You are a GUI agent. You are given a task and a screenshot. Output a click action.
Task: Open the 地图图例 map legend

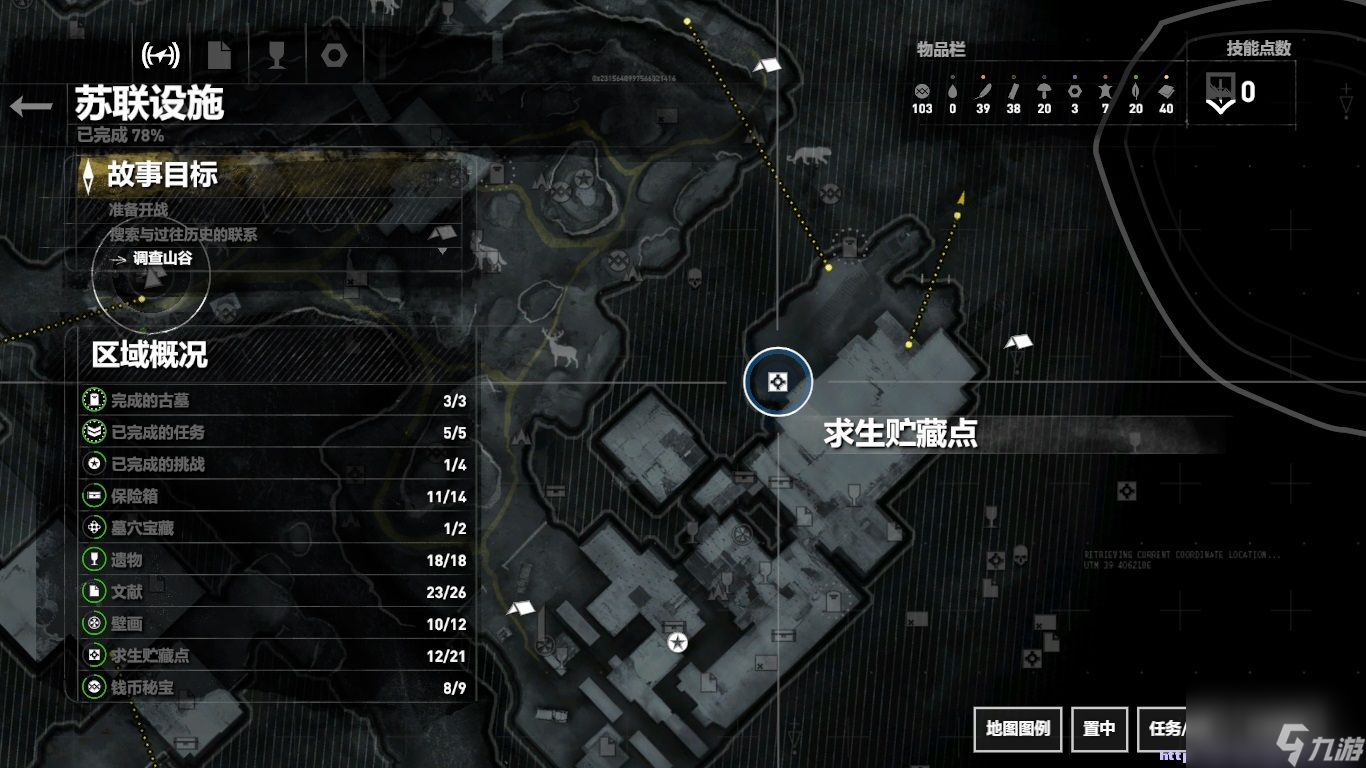[x=1018, y=729]
